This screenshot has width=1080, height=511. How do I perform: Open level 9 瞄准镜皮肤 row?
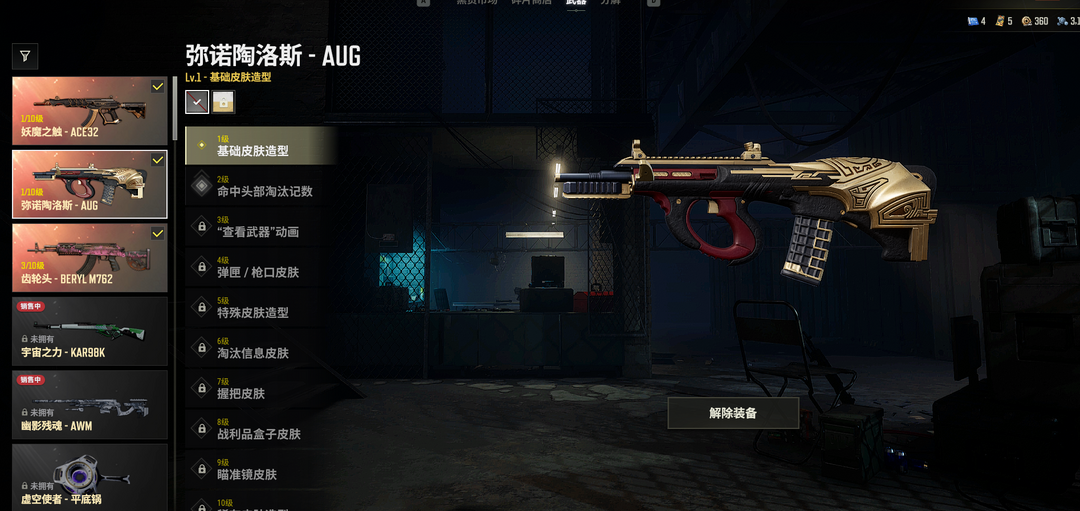point(260,469)
